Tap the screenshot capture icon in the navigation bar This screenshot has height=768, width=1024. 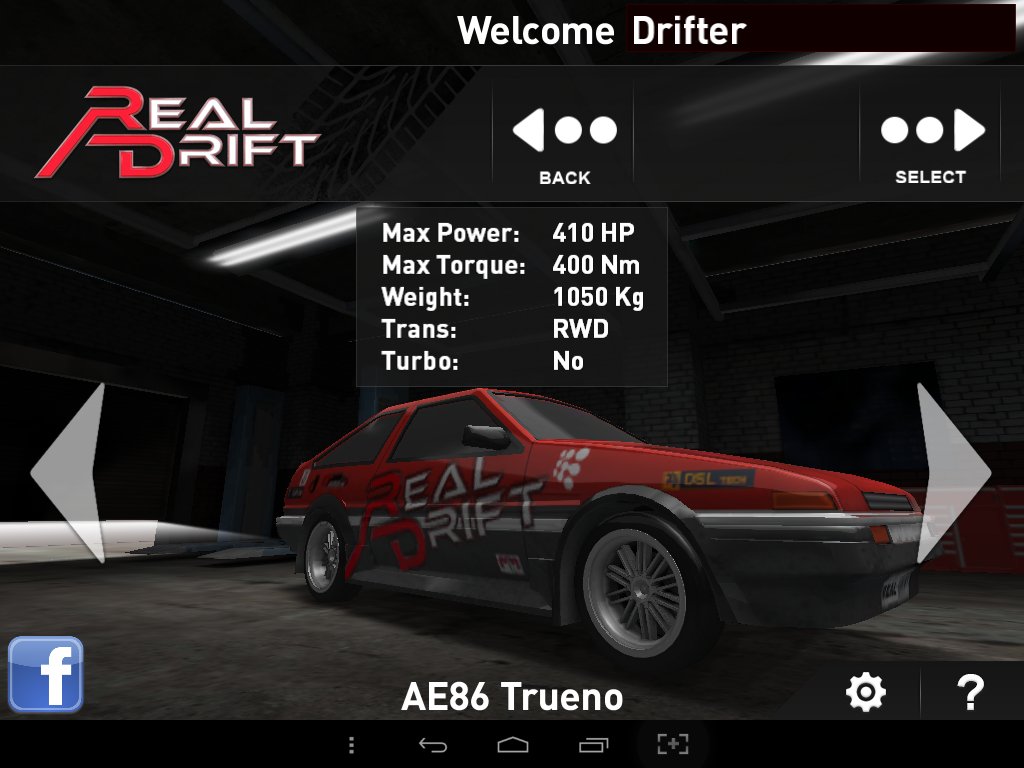[673, 744]
